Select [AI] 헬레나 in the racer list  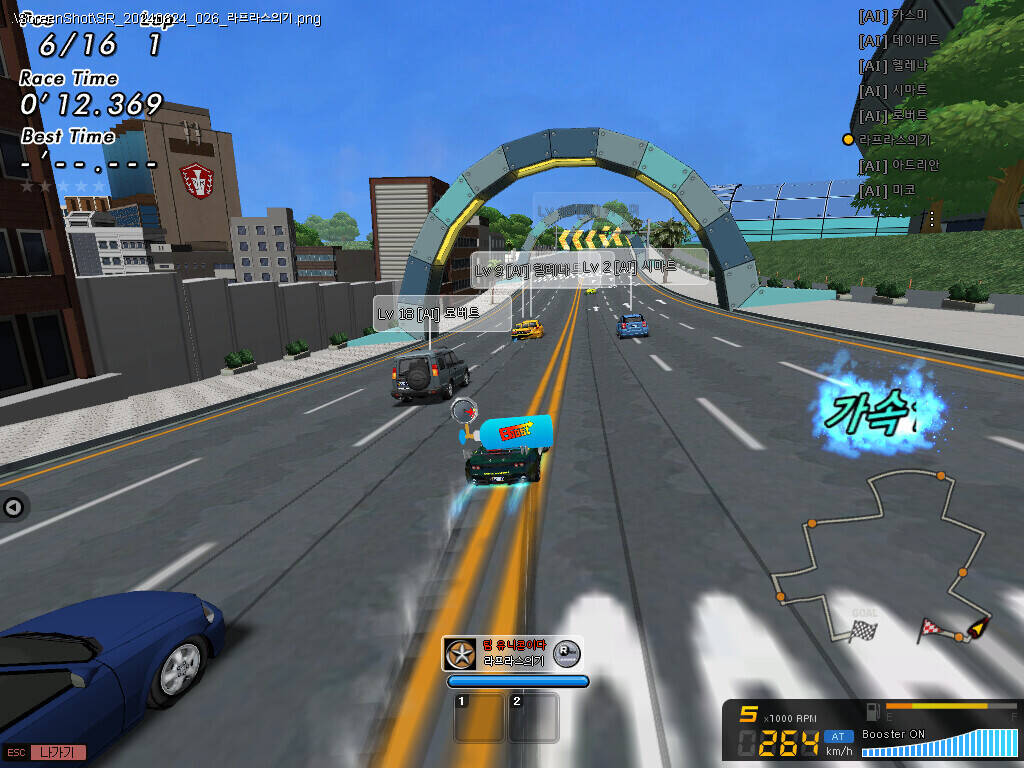coord(893,66)
